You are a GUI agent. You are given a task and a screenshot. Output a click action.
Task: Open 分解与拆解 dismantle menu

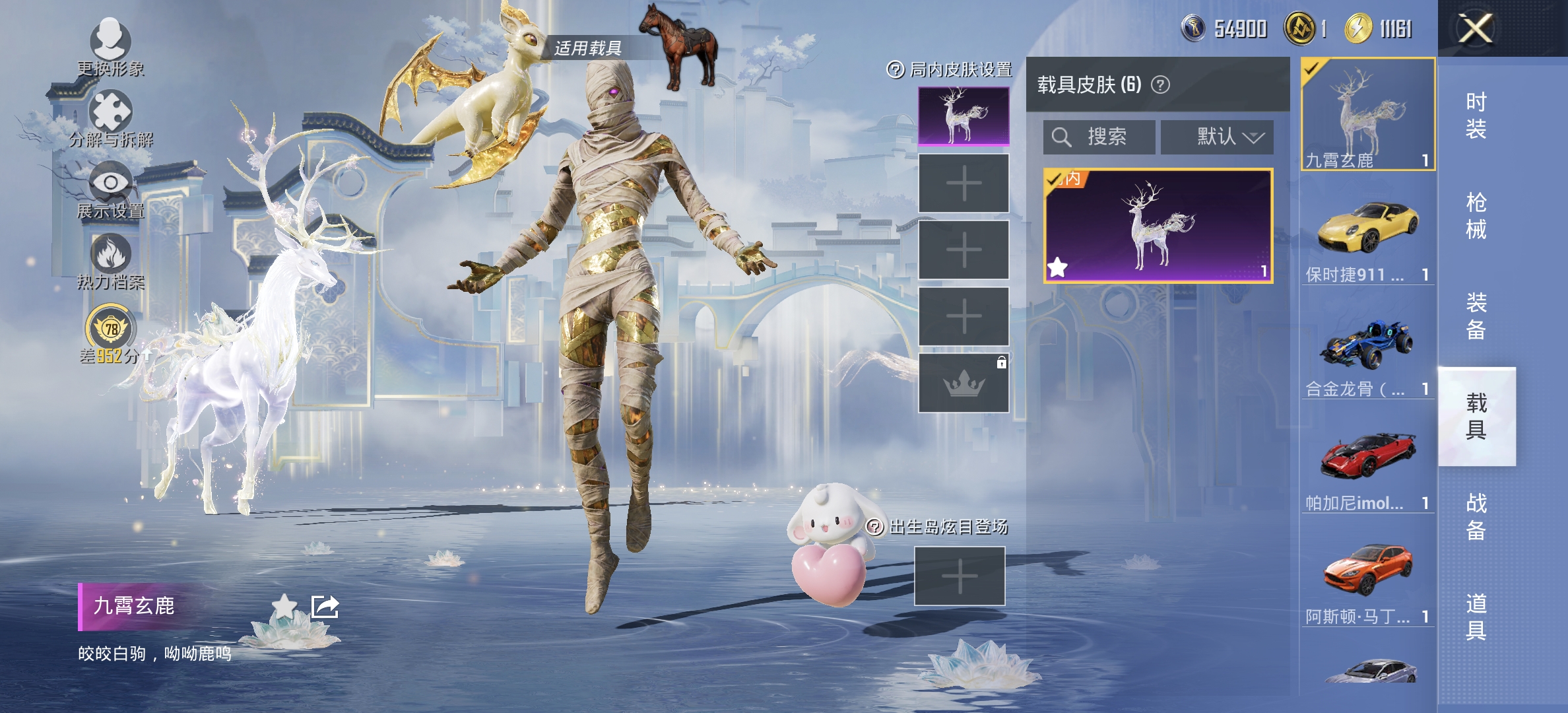[110, 119]
